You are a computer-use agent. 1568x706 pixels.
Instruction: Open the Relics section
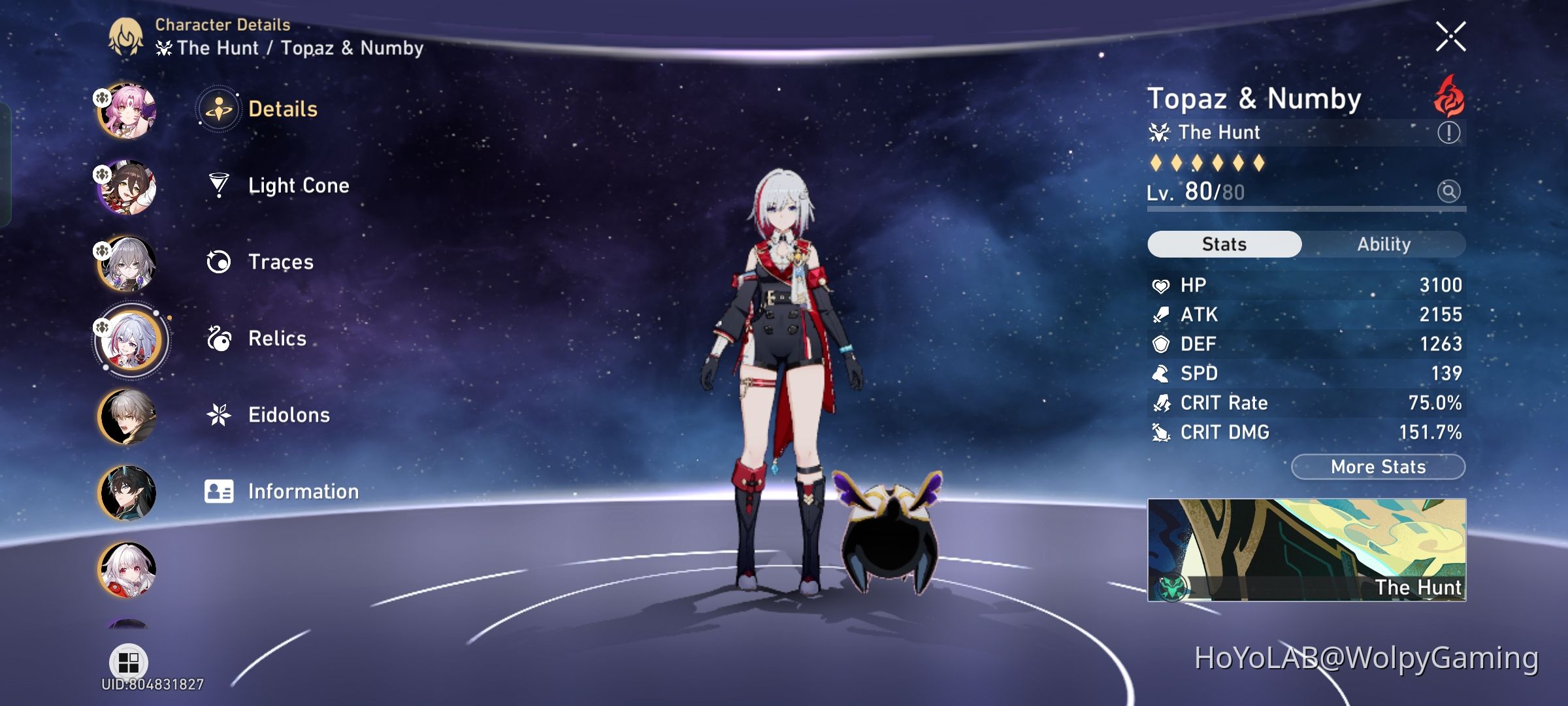click(277, 339)
